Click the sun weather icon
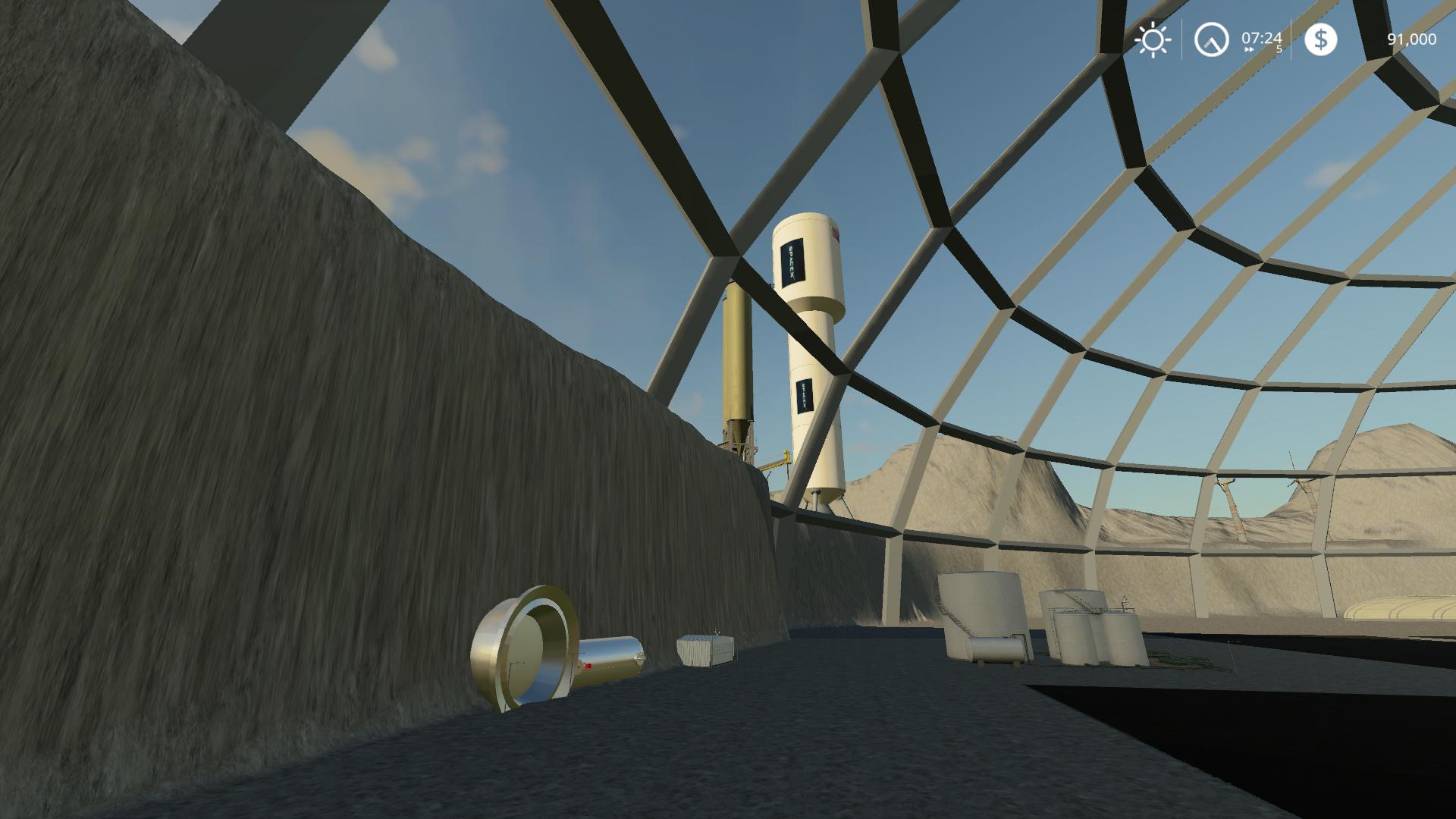This screenshot has height=819, width=1456. click(1153, 39)
